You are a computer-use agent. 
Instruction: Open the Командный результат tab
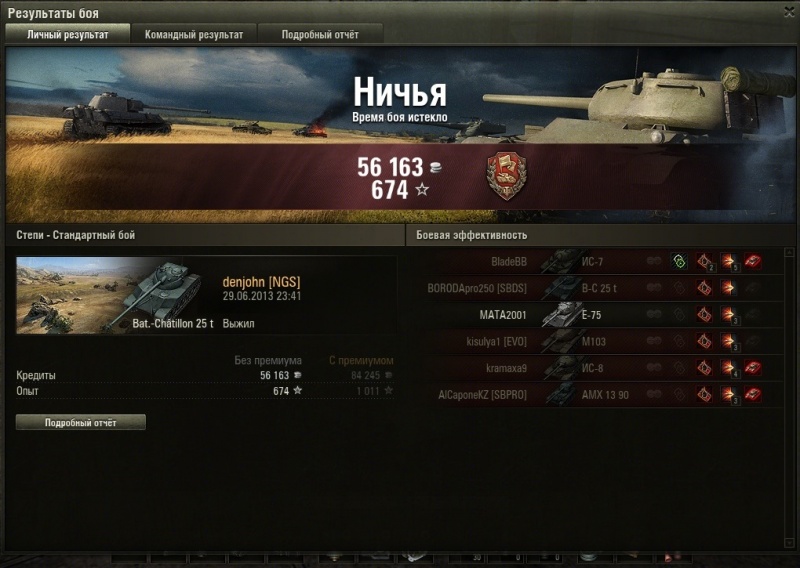[193, 34]
